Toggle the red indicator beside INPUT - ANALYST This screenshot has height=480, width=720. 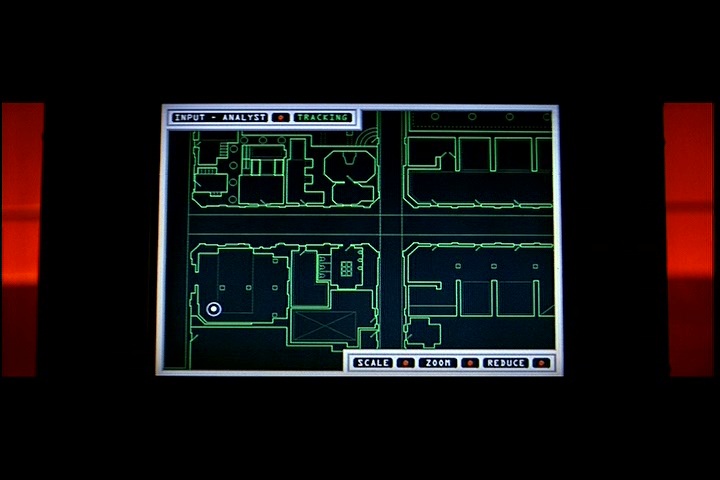(281, 117)
